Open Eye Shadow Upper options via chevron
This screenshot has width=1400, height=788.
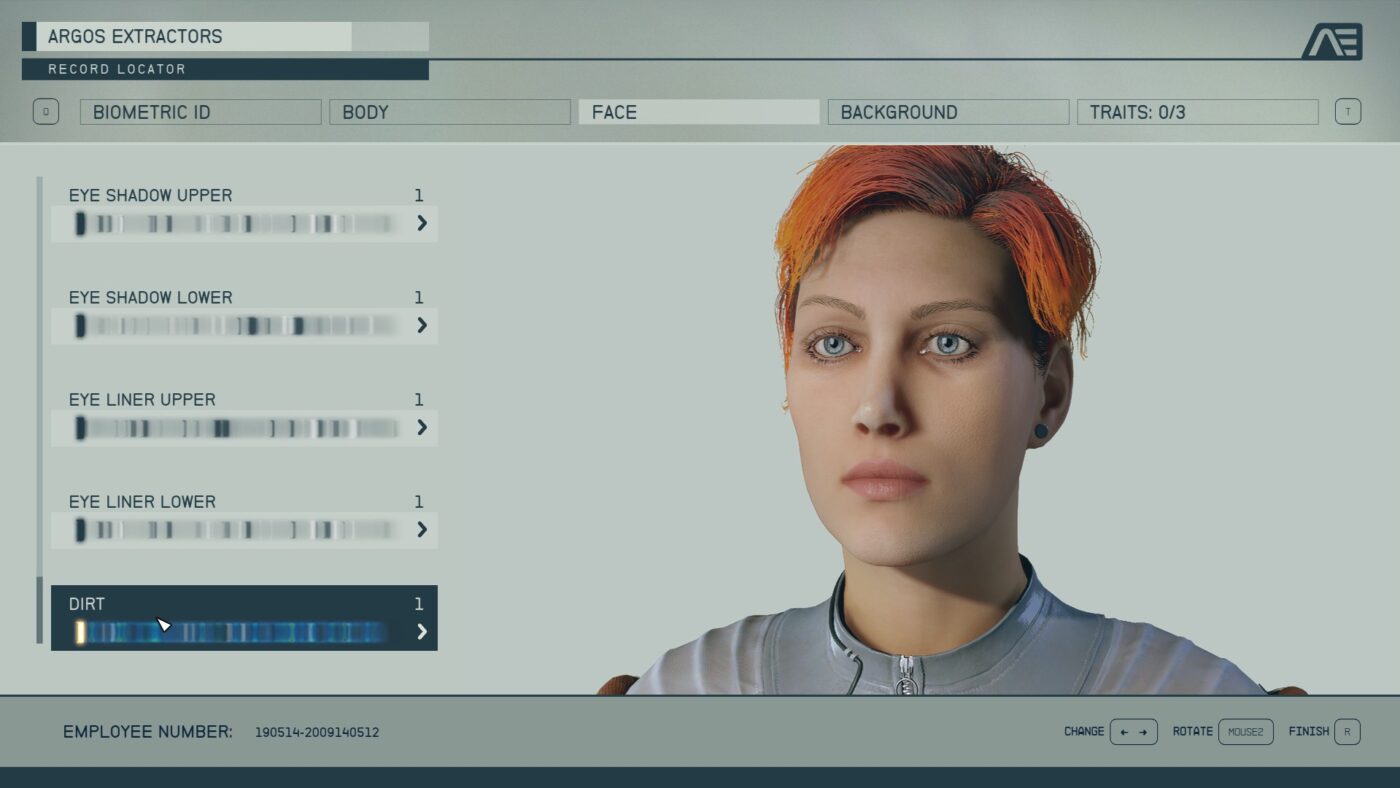[x=421, y=224]
